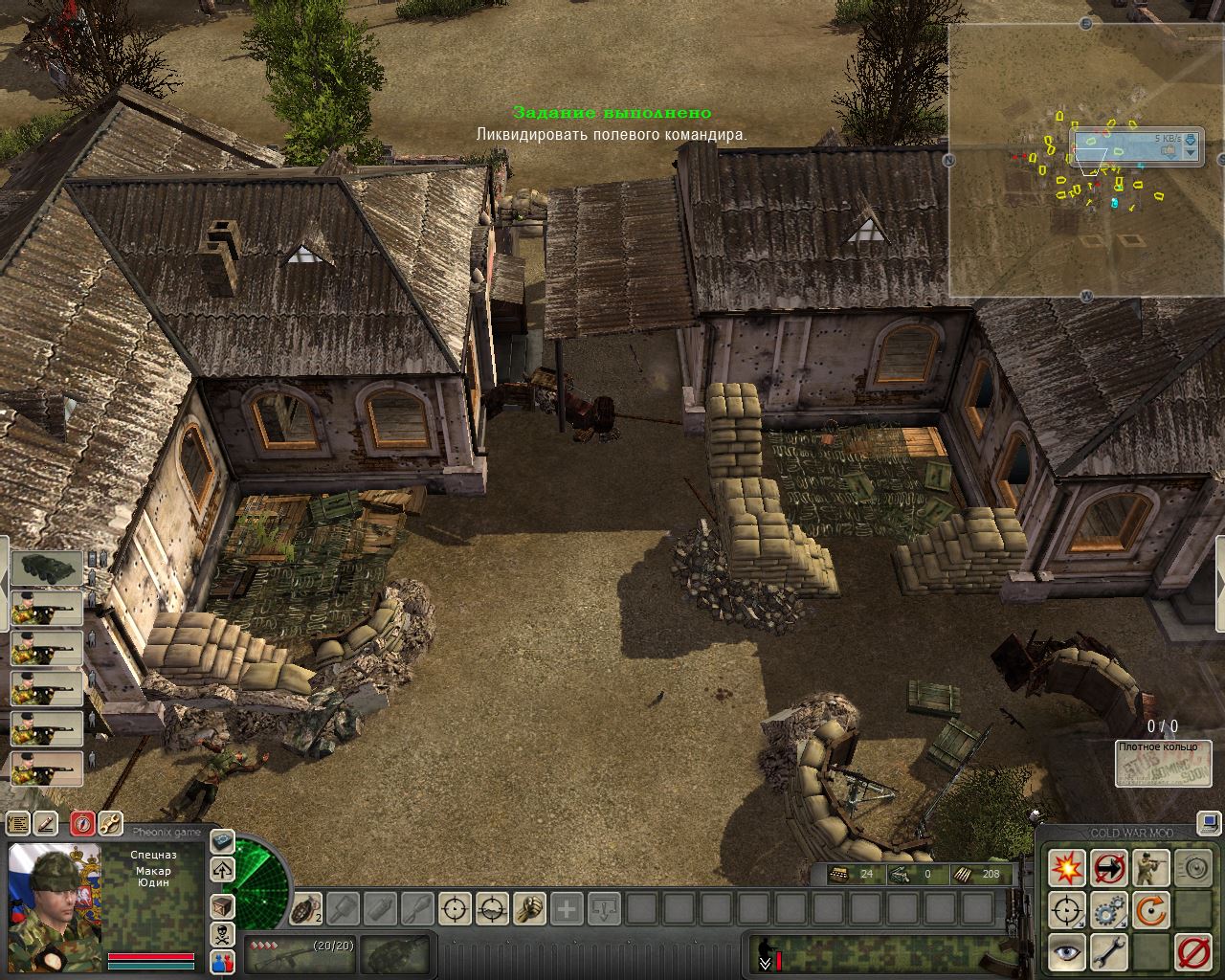Open the wrench tools button

click(x=110, y=823)
